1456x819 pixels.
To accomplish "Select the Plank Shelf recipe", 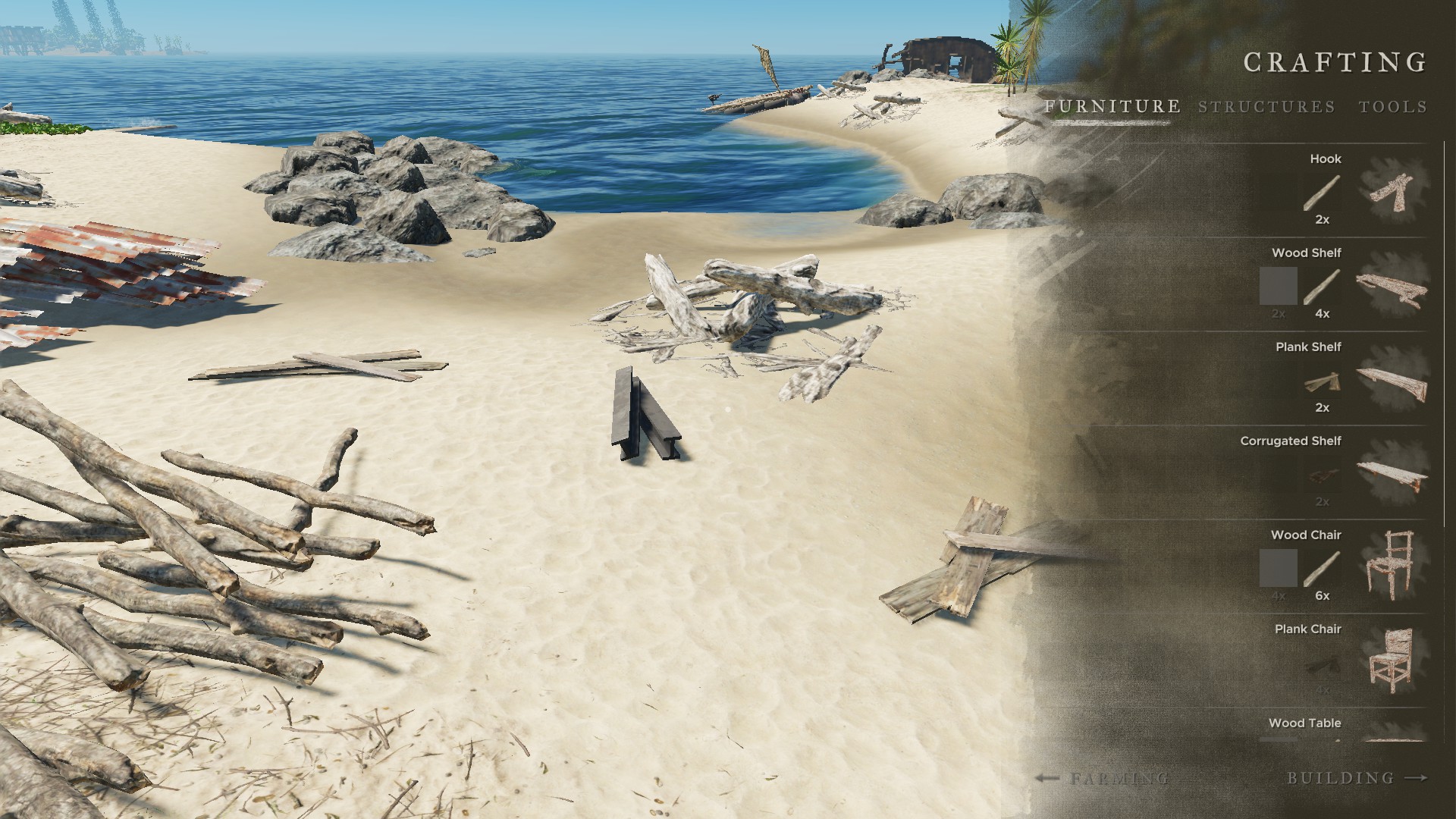I will point(1392,378).
